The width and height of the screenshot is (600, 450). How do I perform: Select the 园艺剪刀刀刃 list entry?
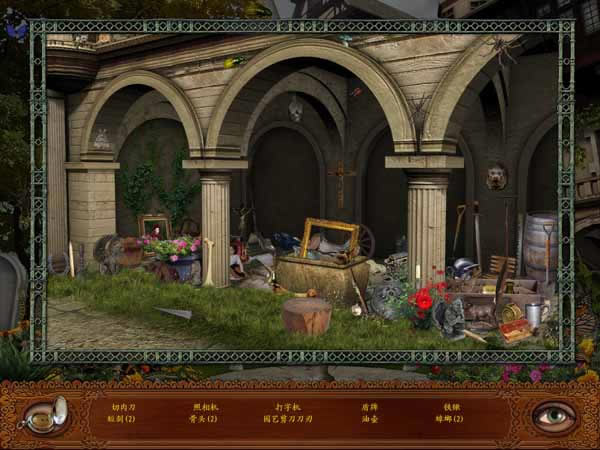[x=287, y=419]
